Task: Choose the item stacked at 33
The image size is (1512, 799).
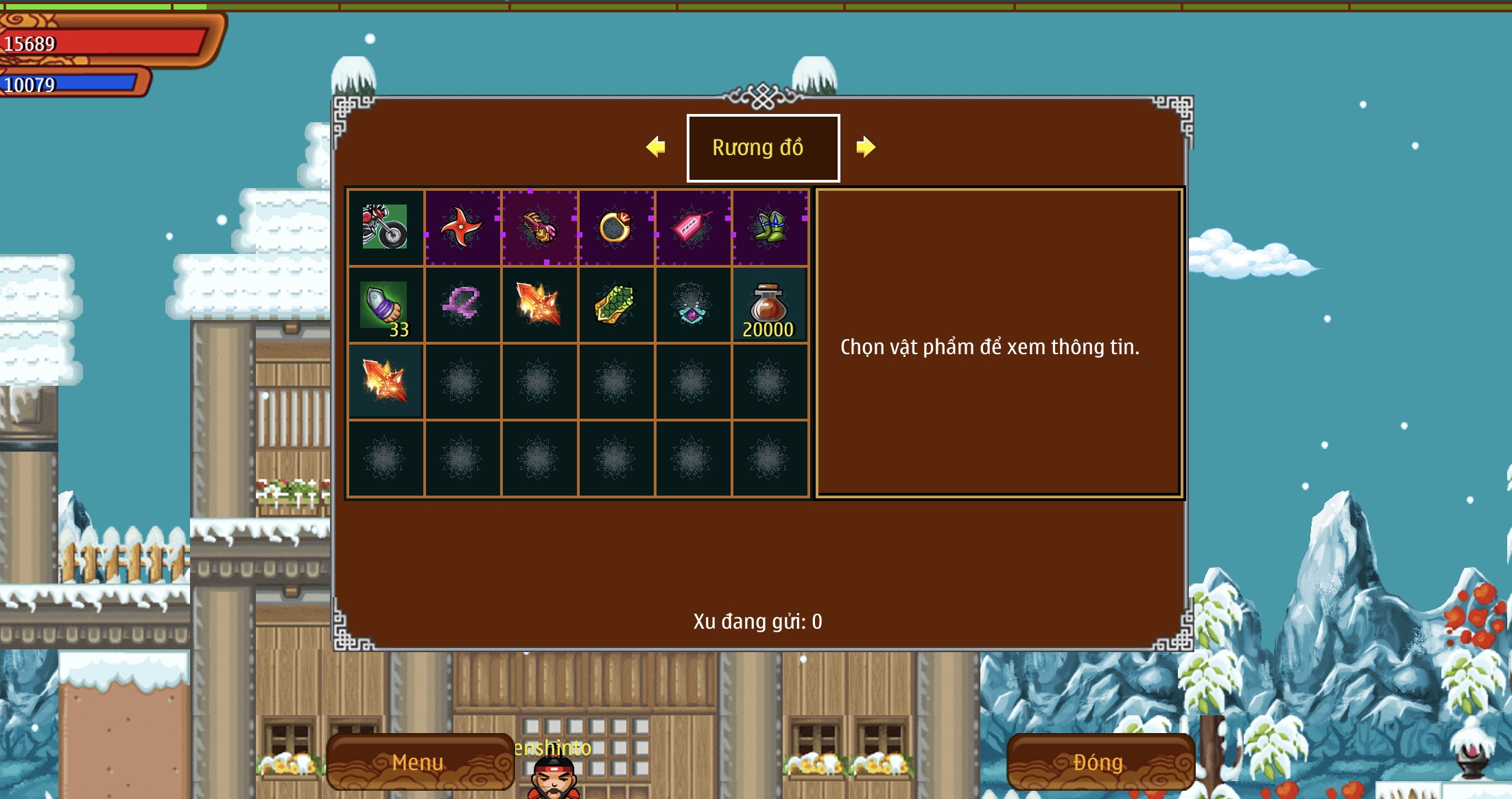Action: [x=385, y=305]
